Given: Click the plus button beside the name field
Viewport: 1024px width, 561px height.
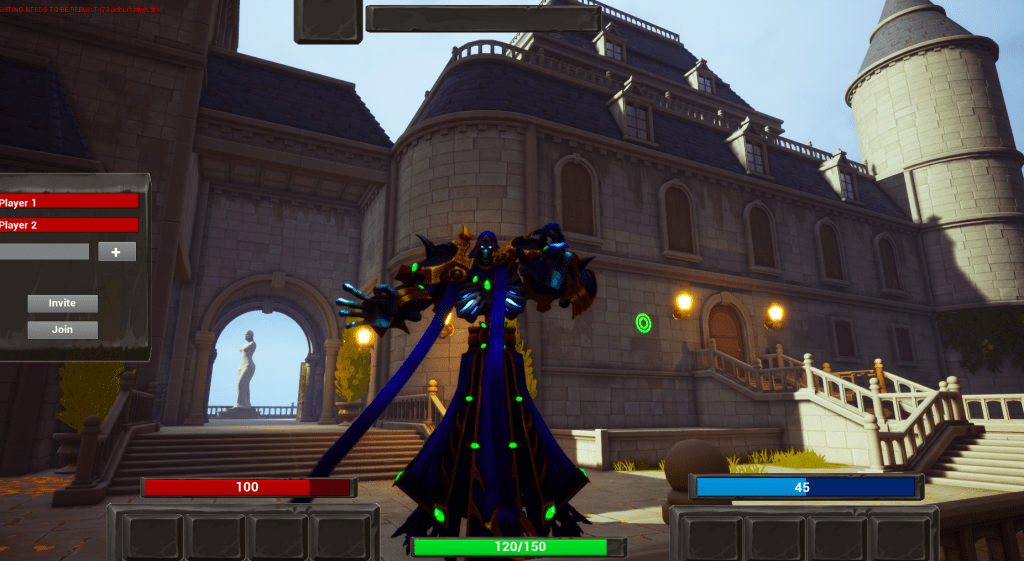Looking at the screenshot, I should [117, 252].
